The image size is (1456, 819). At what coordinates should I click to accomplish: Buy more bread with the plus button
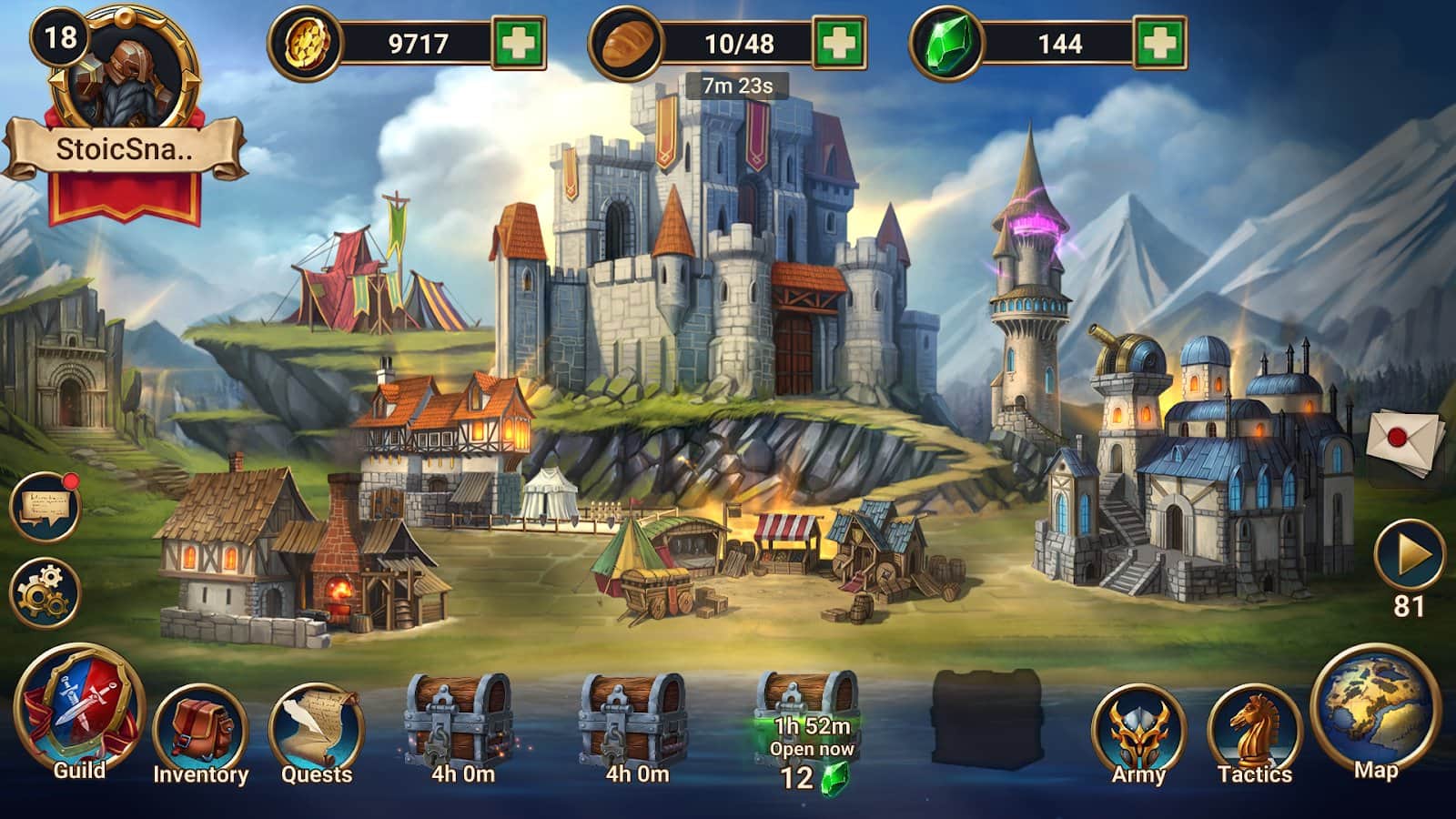839,43
